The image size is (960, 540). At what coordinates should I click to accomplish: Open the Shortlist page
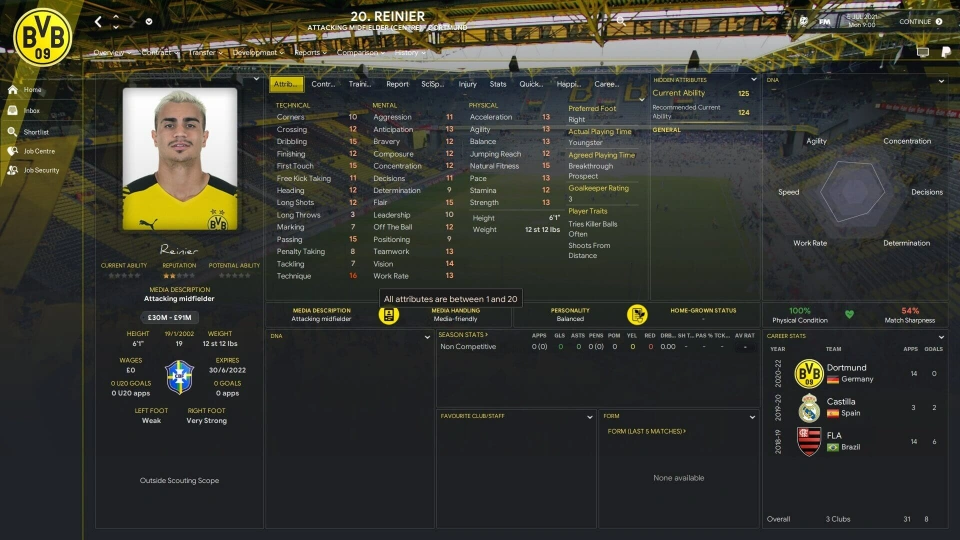point(36,131)
